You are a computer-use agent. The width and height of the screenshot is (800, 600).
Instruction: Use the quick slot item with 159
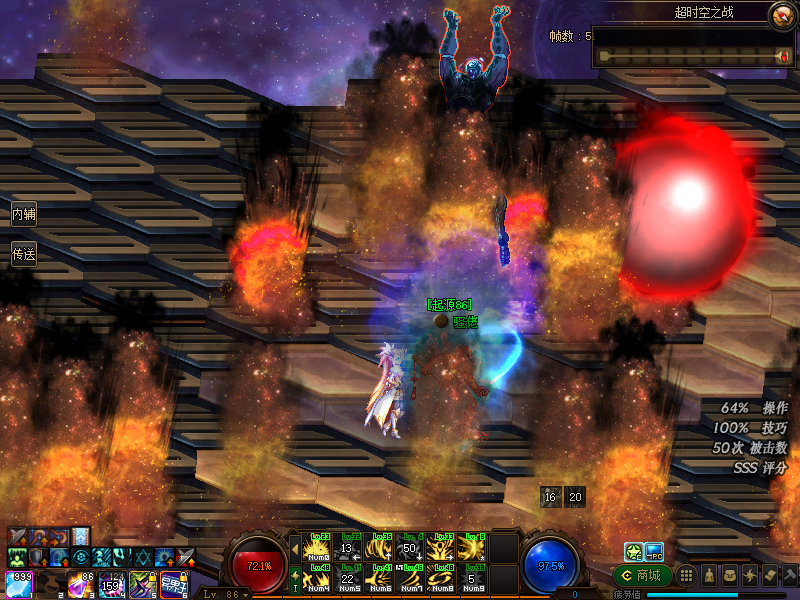[x=111, y=583]
